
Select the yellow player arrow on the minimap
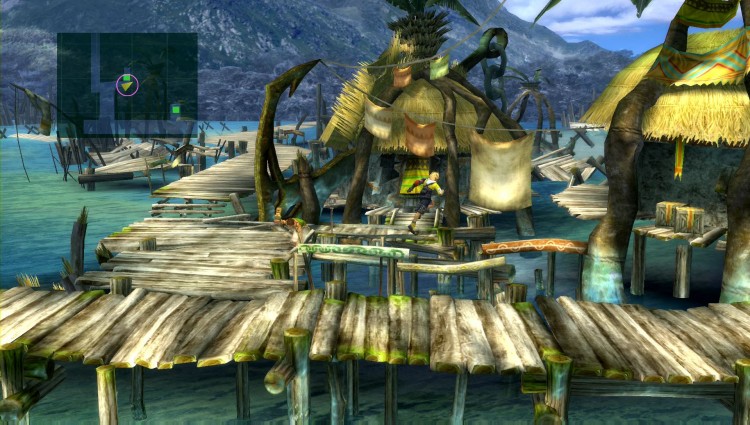pos(127,87)
